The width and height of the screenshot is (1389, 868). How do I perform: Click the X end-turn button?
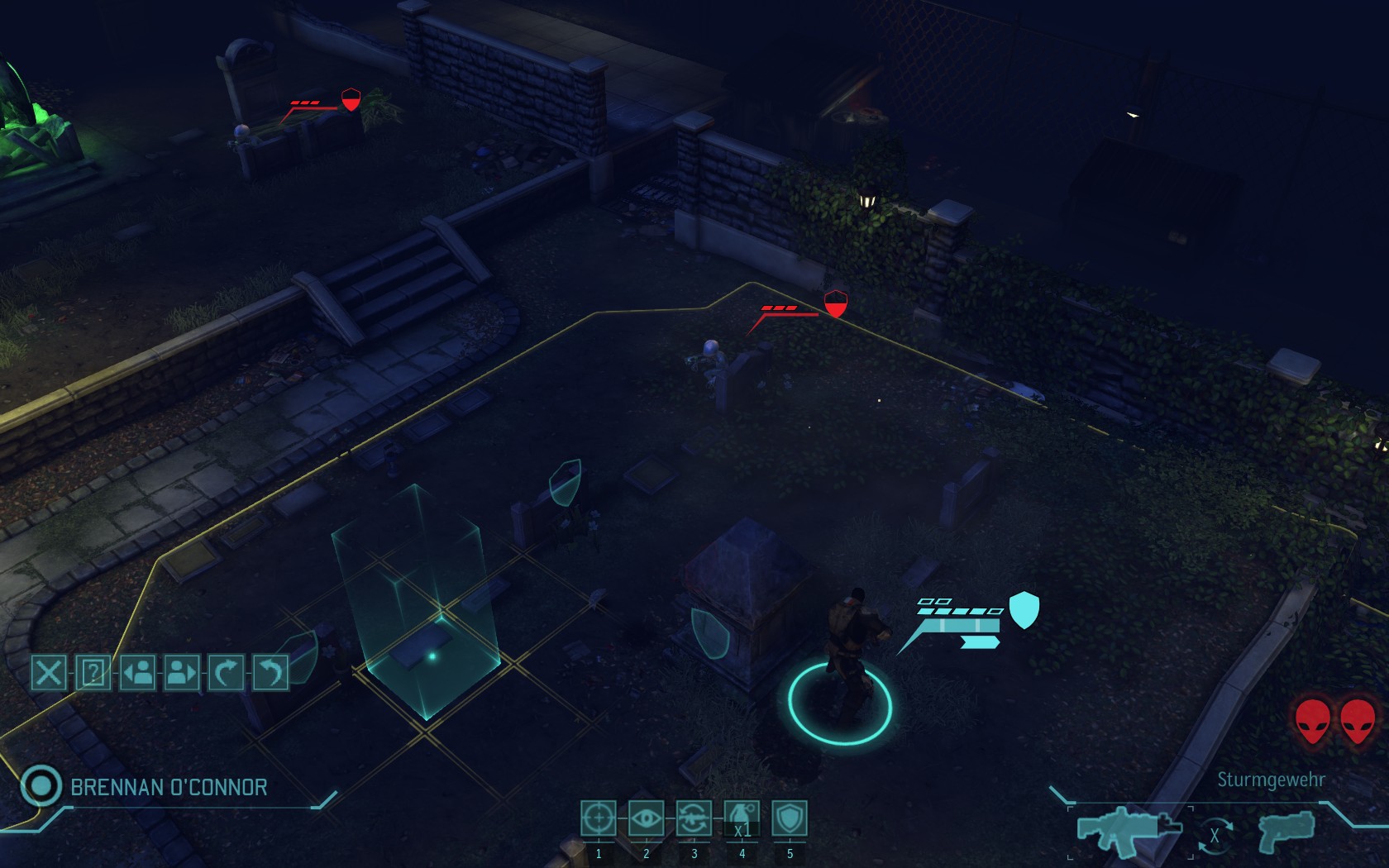click(49, 672)
